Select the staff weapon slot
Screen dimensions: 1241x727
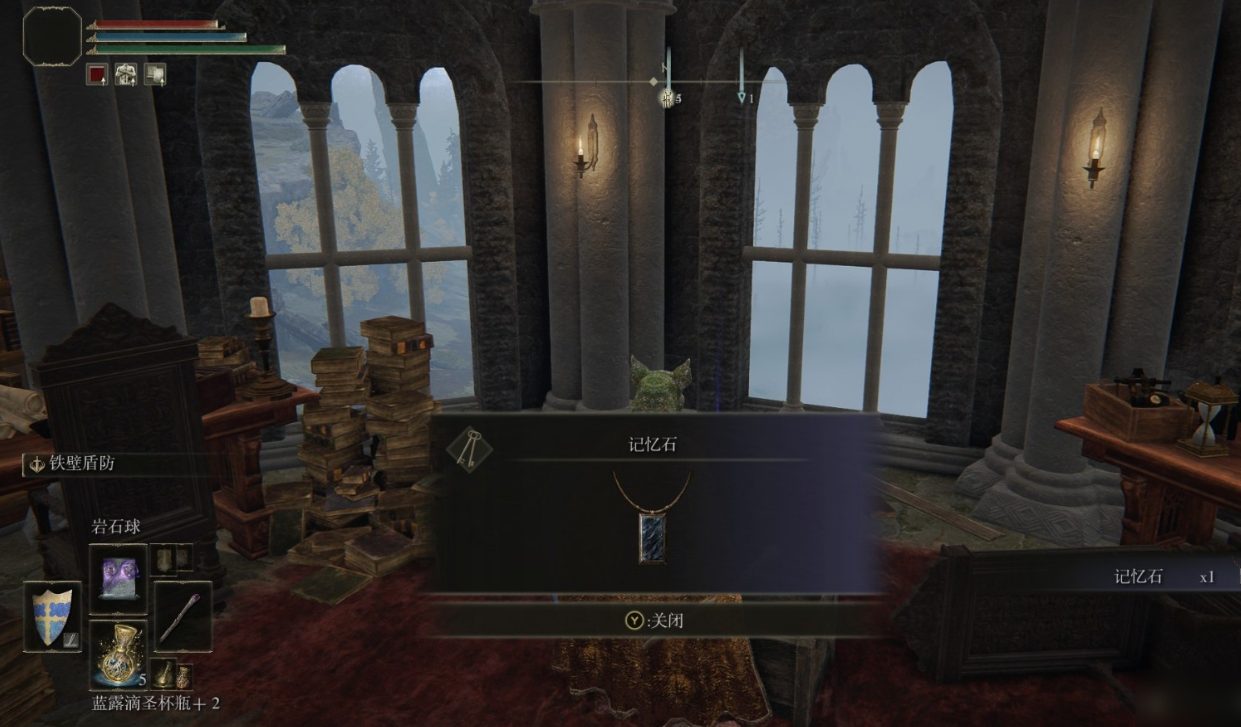point(182,616)
